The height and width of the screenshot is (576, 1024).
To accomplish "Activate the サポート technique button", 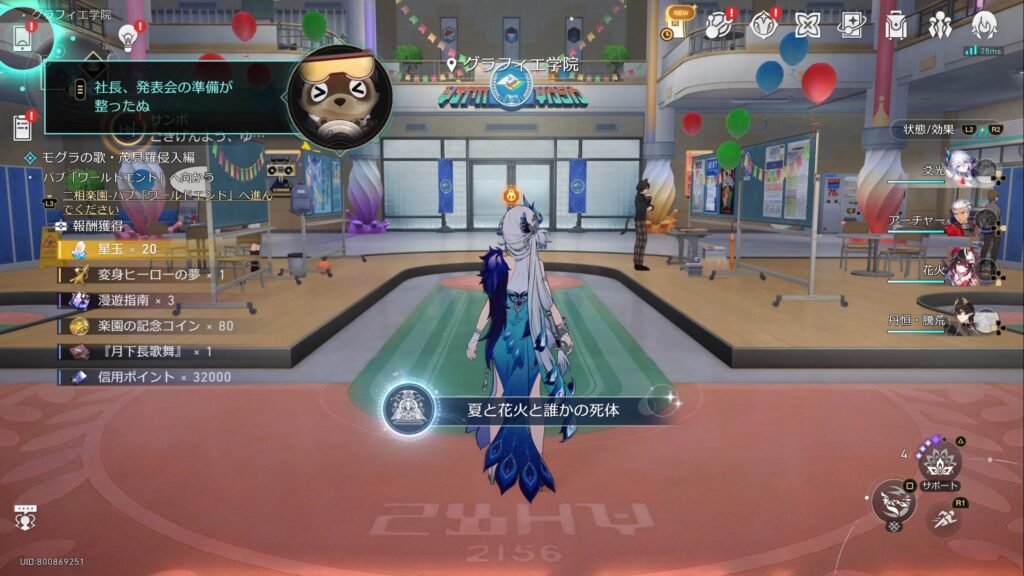I will coord(939,461).
